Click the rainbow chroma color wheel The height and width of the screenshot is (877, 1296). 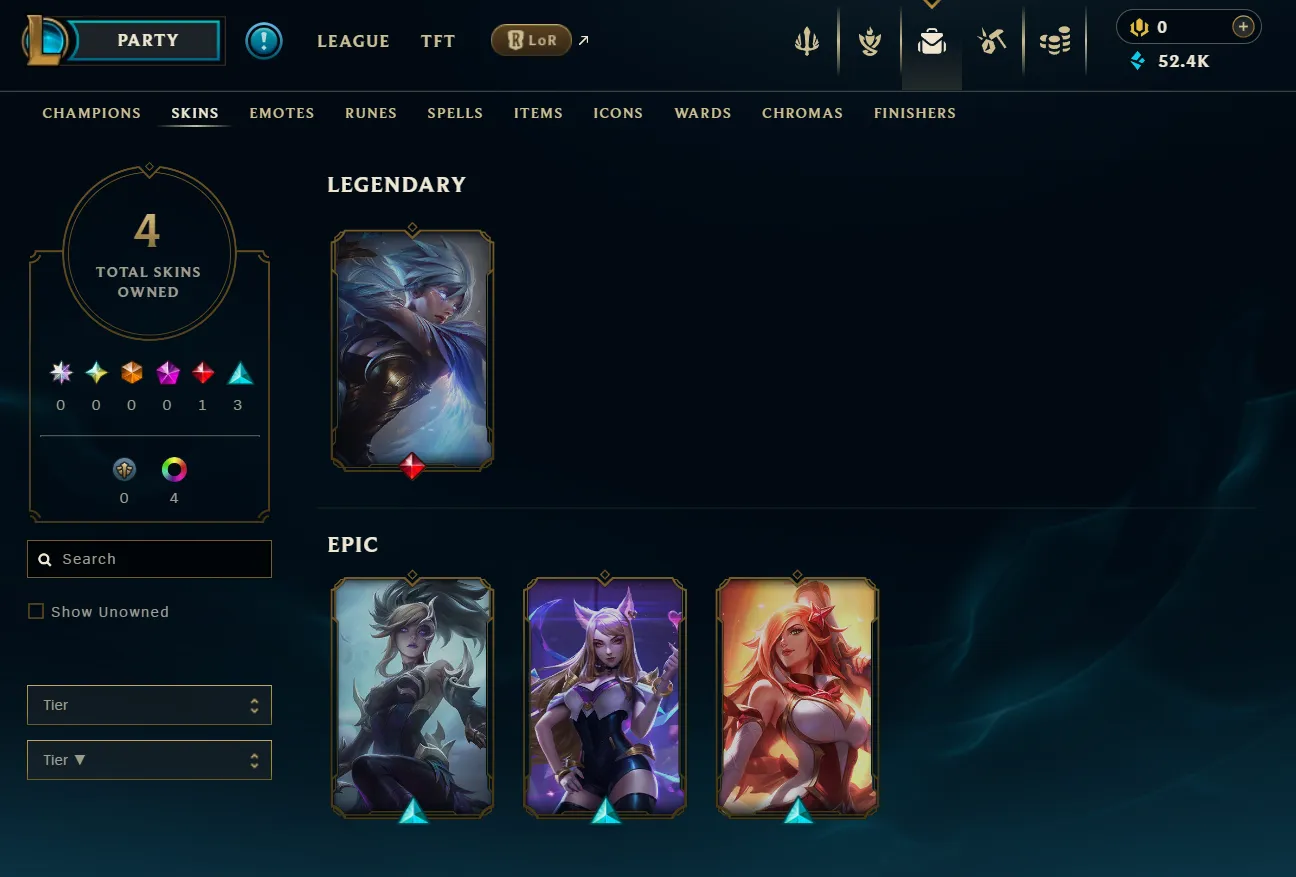(173, 469)
